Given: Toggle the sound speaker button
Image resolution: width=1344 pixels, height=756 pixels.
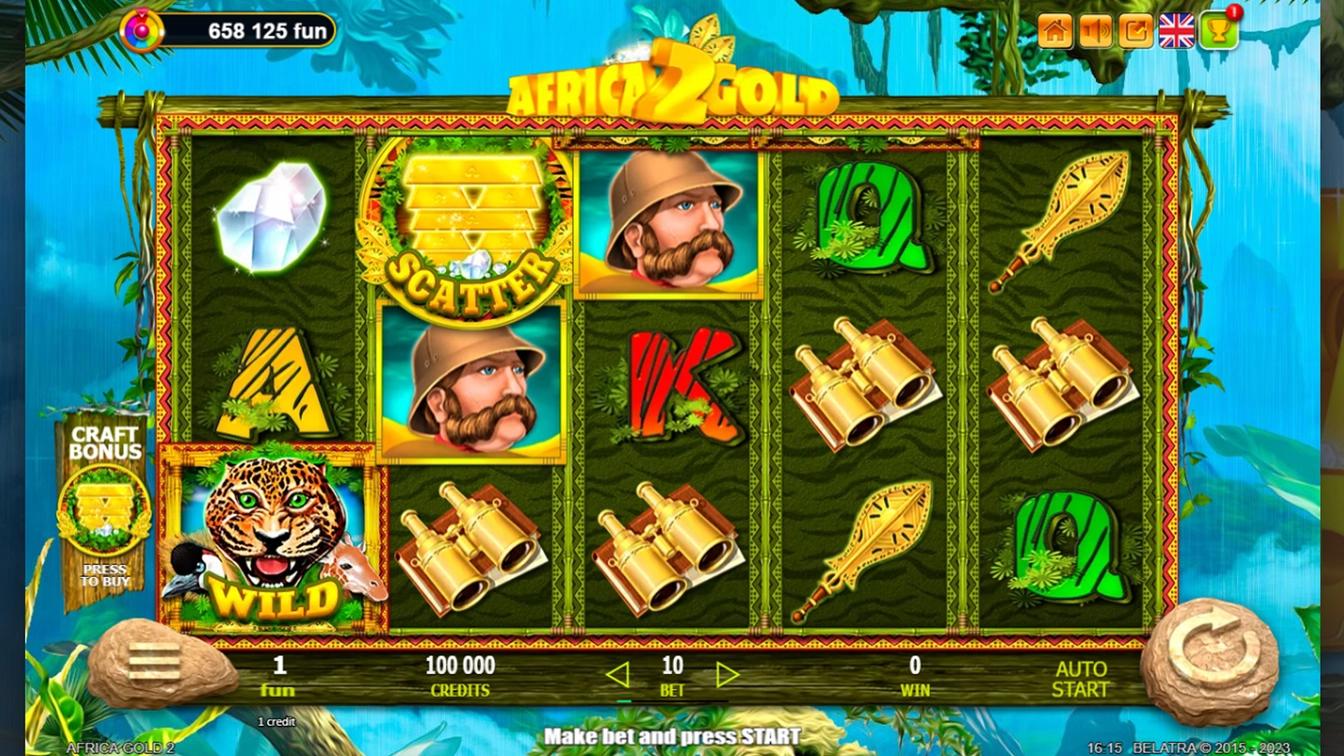Looking at the screenshot, I should (x=1096, y=31).
